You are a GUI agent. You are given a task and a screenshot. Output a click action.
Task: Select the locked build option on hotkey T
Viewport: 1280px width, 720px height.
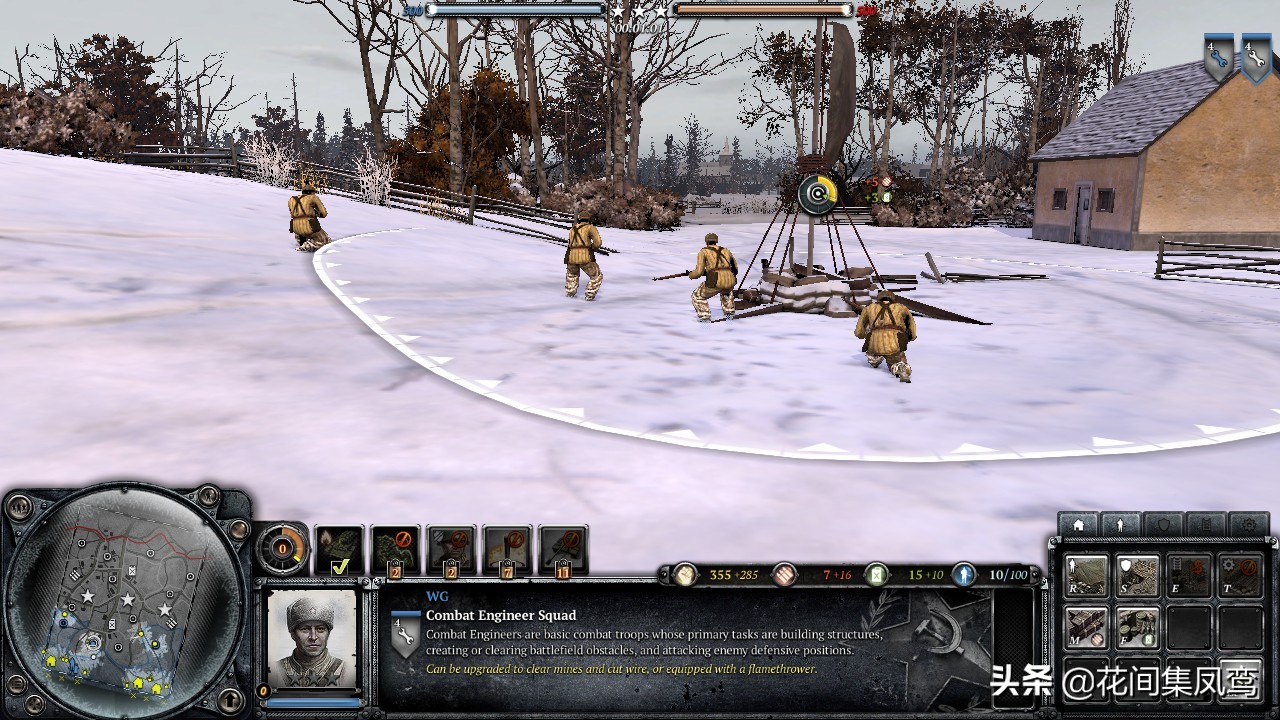[x=1241, y=576]
